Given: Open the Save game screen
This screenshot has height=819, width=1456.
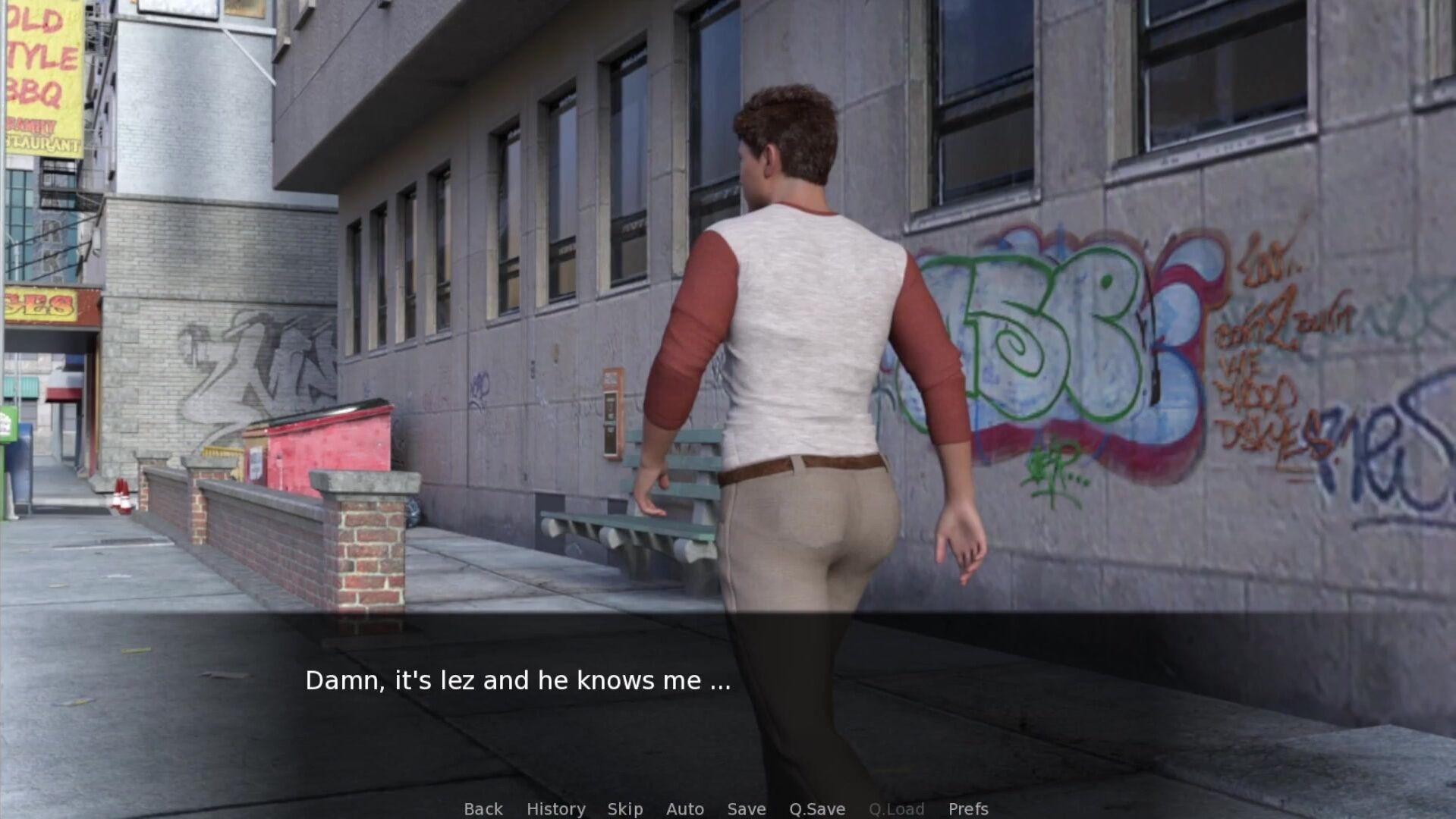Looking at the screenshot, I should 747,809.
